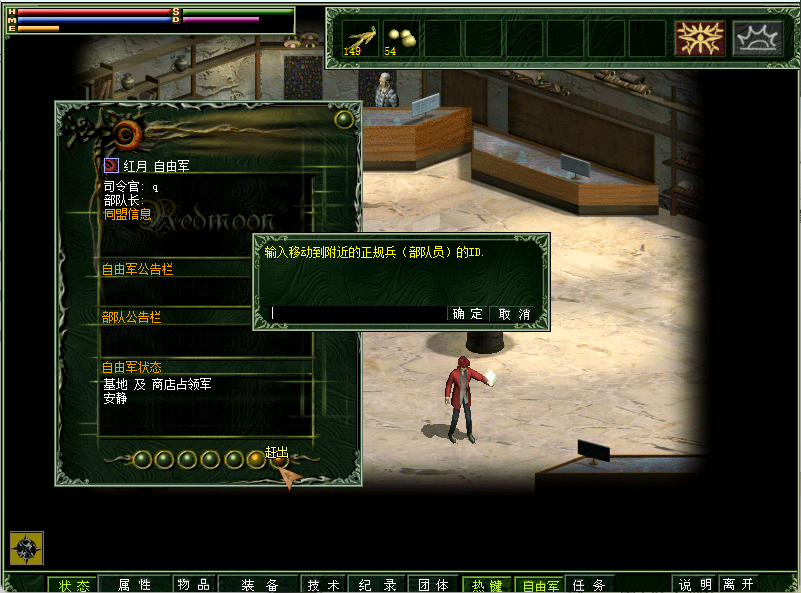Close the Free Army panel with the round corner button
This screenshot has height=593, width=801.
tap(344, 120)
